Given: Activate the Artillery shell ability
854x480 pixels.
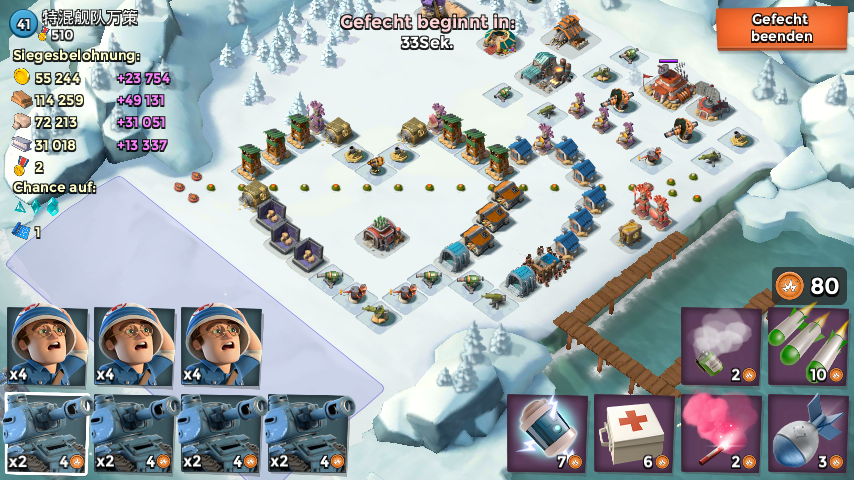Looking at the screenshot, I should pyautogui.click(x=808, y=433).
